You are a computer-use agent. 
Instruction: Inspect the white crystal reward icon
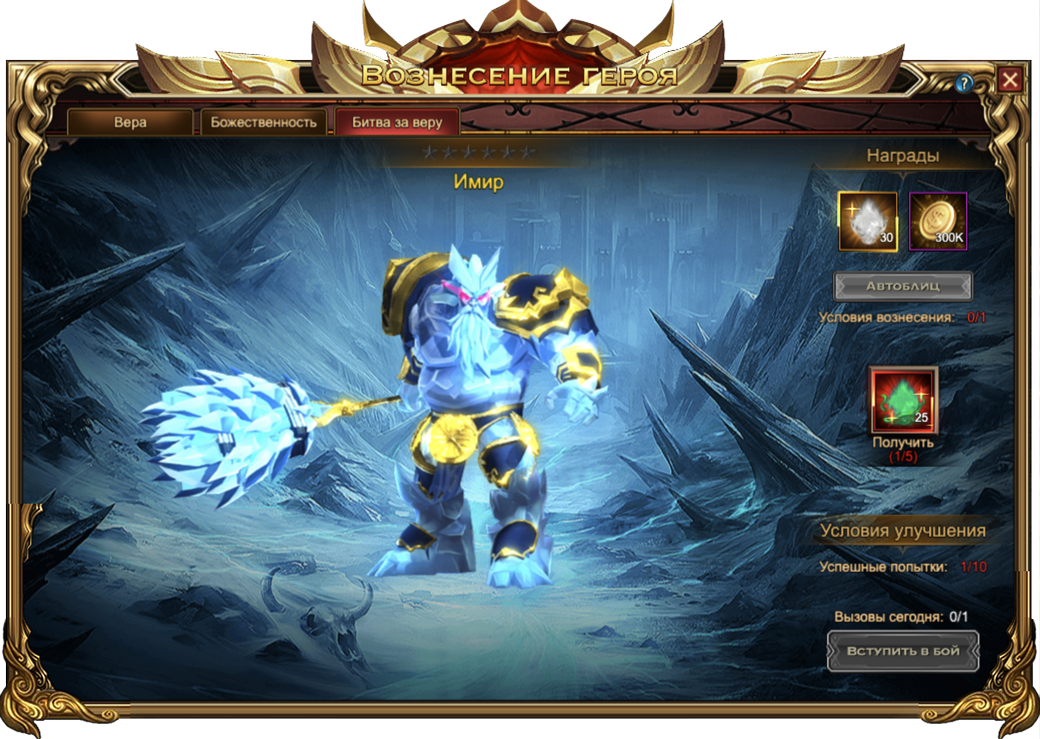[x=867, y=221]
